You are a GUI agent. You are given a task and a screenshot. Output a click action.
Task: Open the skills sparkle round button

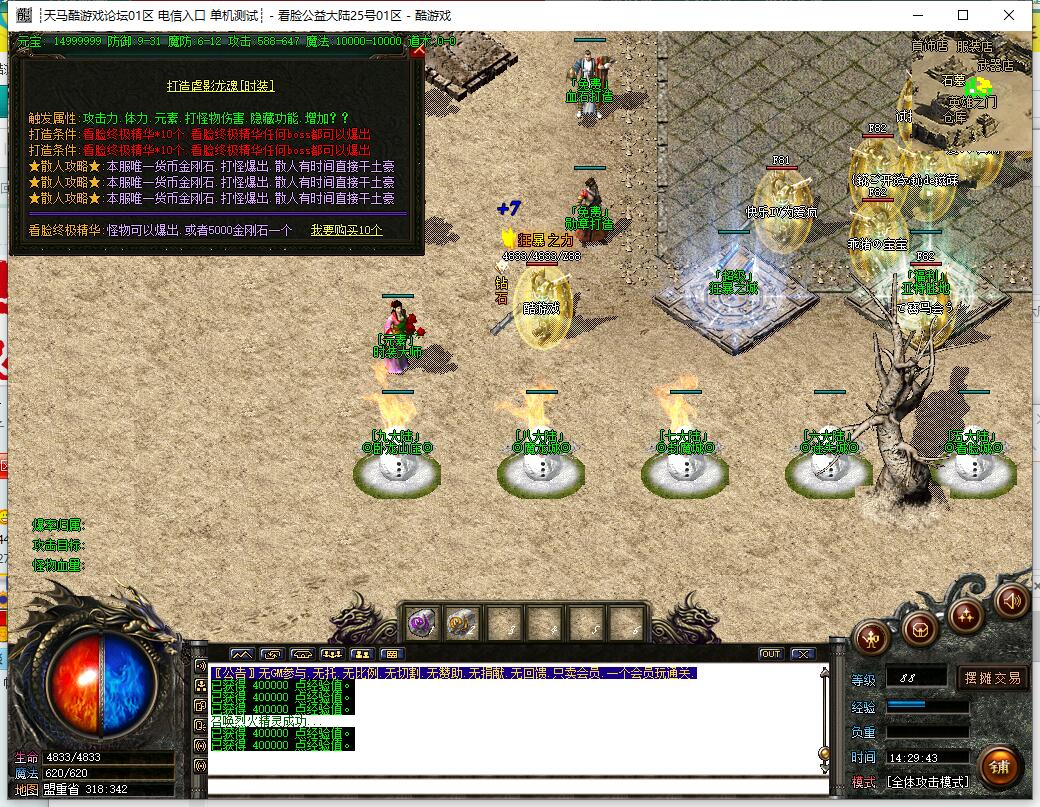pyautogui.click(x=966, y=613)
